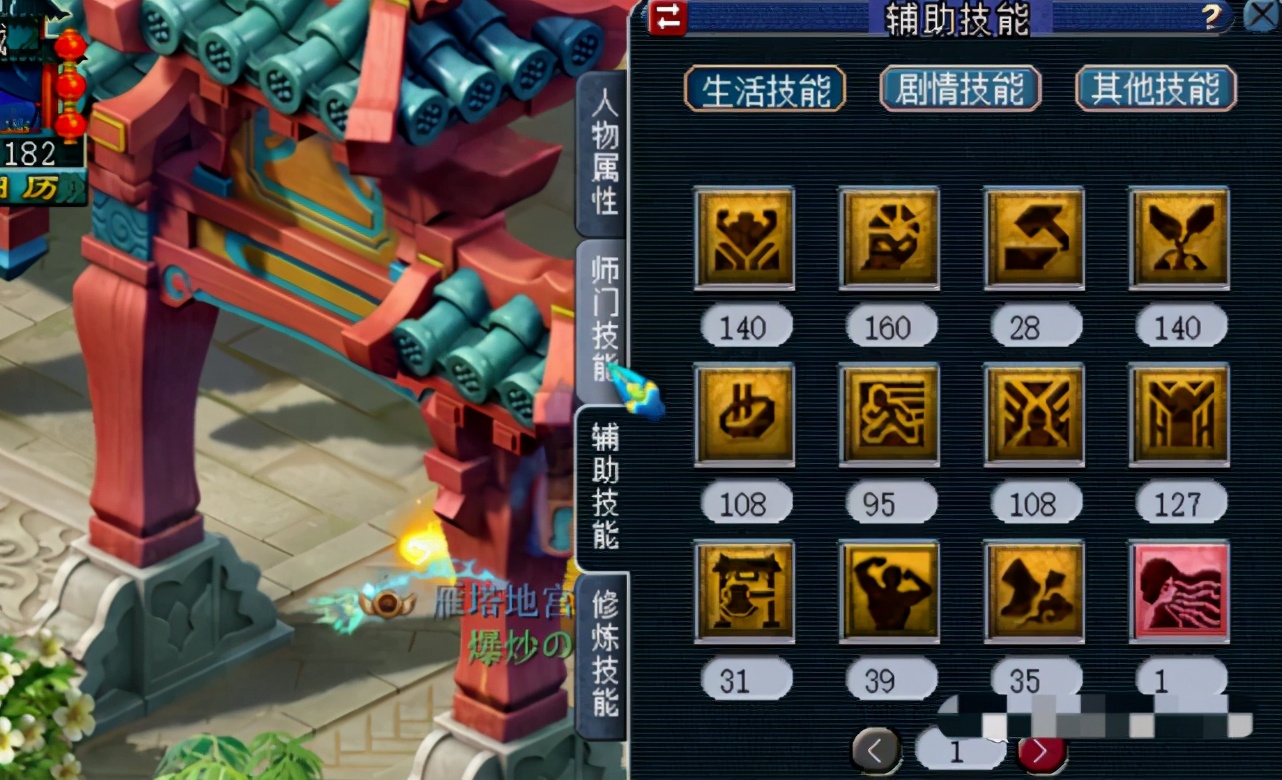Viewport: 1282px width, 780px height.
Task: Open the flexing-figure skill icon at level 39
Action: 889,589
